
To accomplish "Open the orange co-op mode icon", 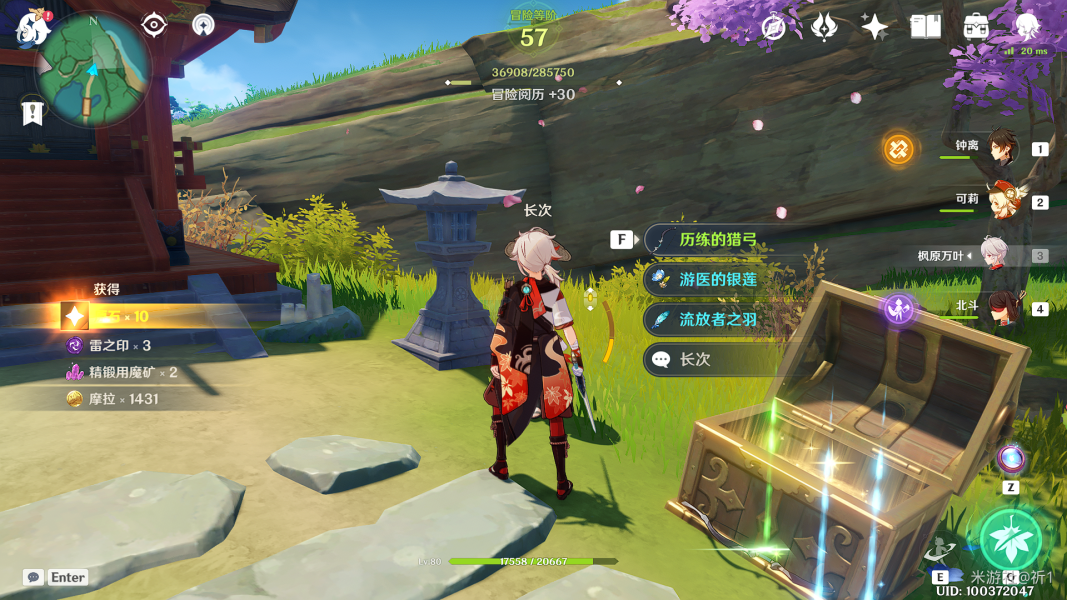I will click(898, 149).
